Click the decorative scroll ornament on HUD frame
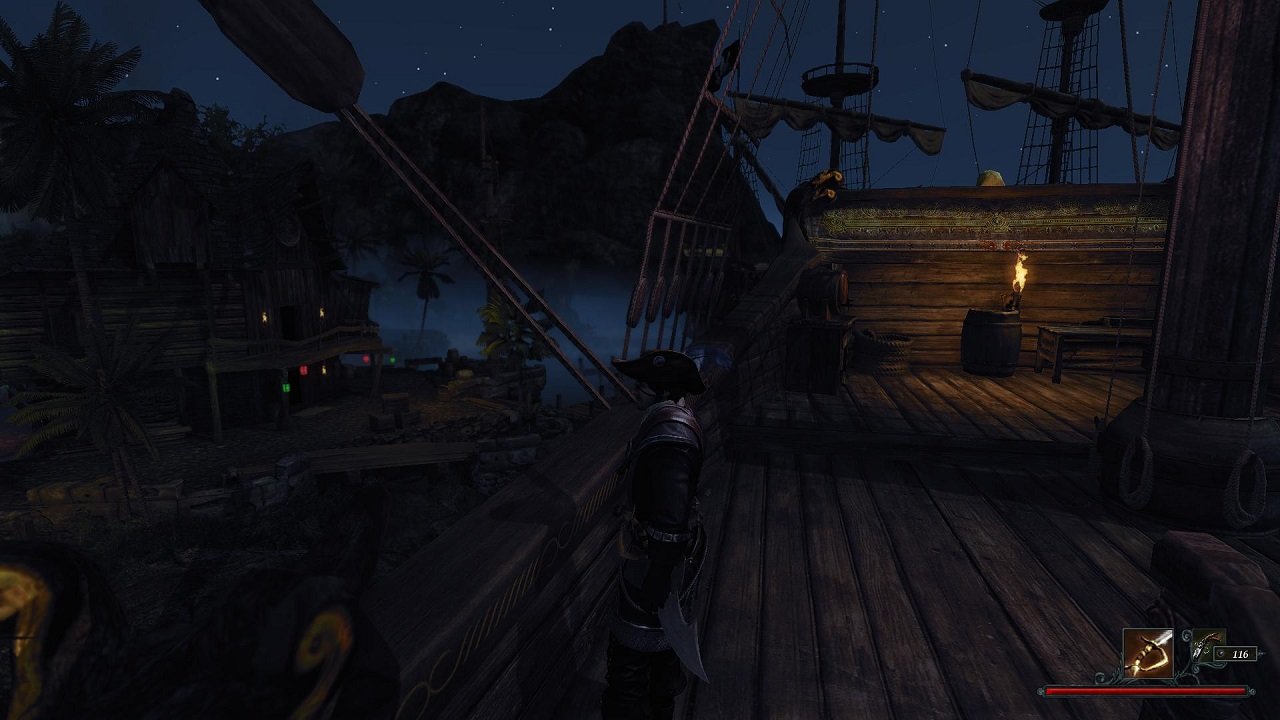The image size is (1280, 720). point(1186,637)
